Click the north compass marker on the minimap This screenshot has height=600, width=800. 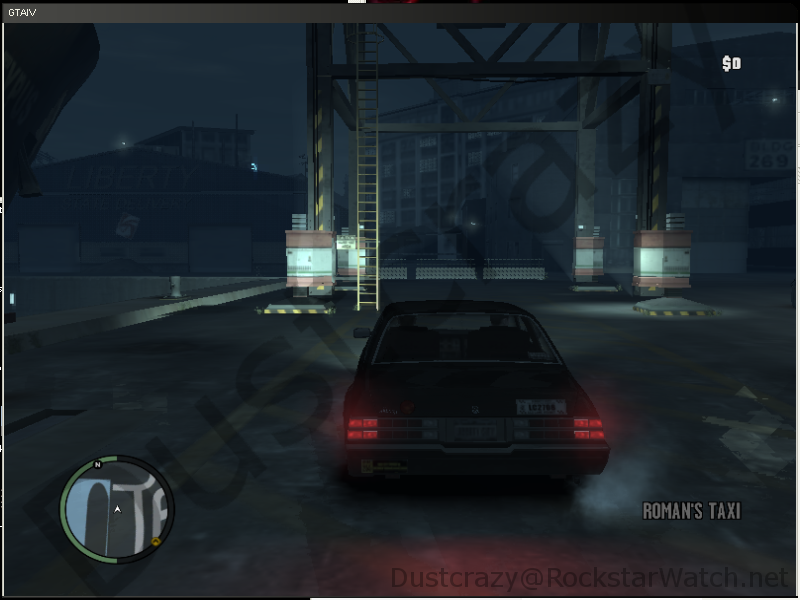tap(97, 465)
